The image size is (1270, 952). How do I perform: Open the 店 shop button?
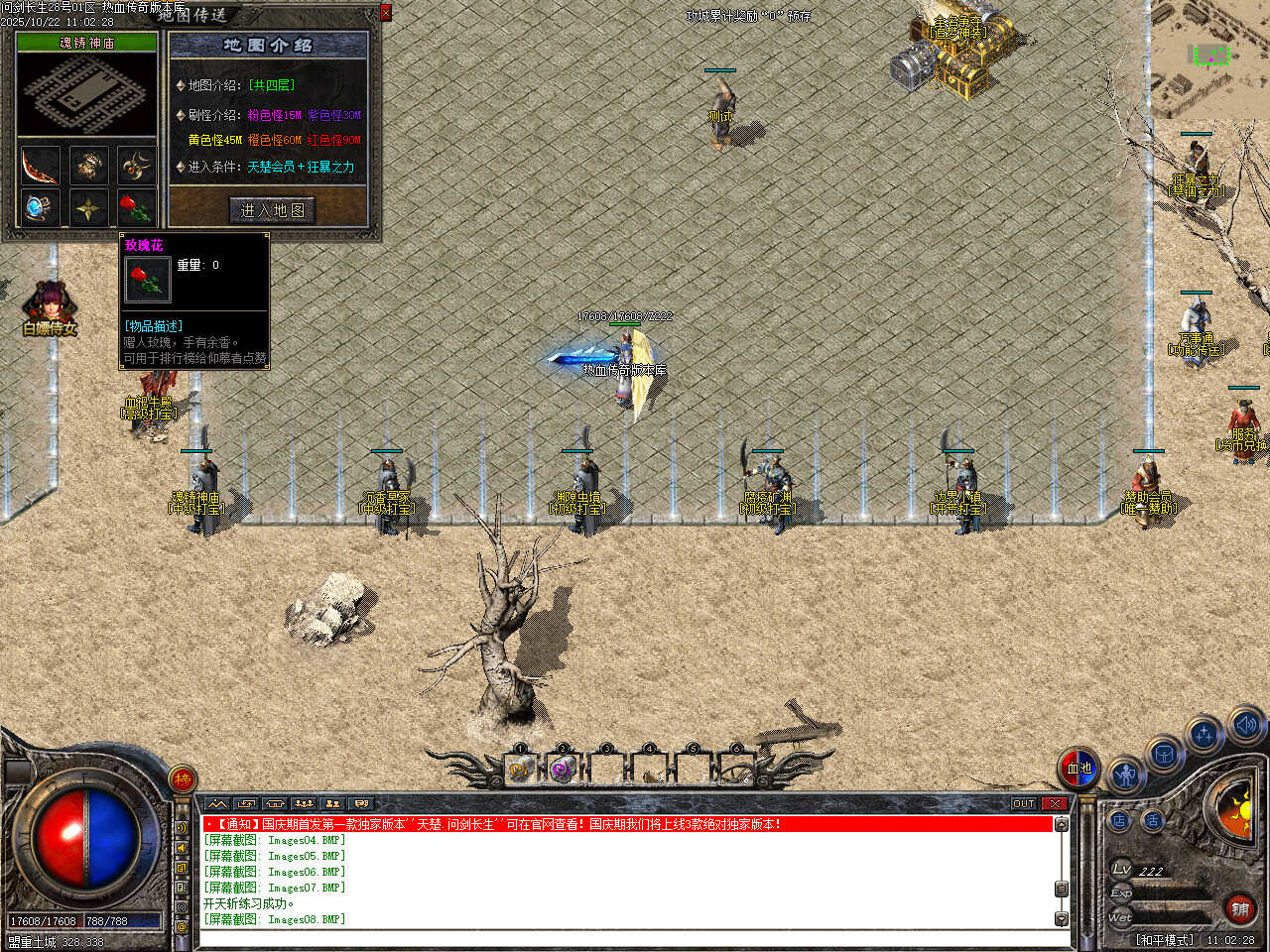click(x=1119, y=820)
